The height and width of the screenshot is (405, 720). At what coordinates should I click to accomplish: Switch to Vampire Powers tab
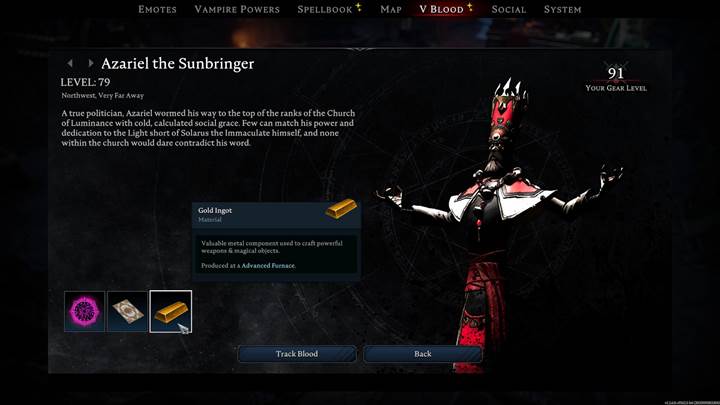(x=237, y=9)
